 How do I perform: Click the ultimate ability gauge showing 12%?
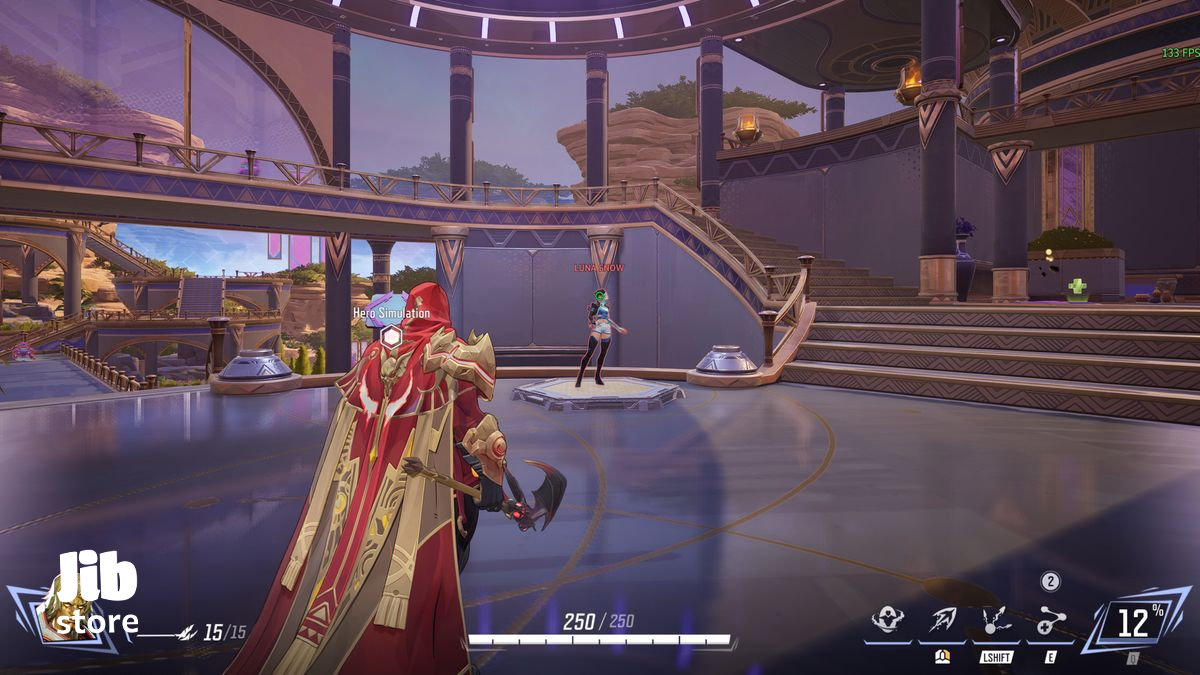pos(1134,622)
